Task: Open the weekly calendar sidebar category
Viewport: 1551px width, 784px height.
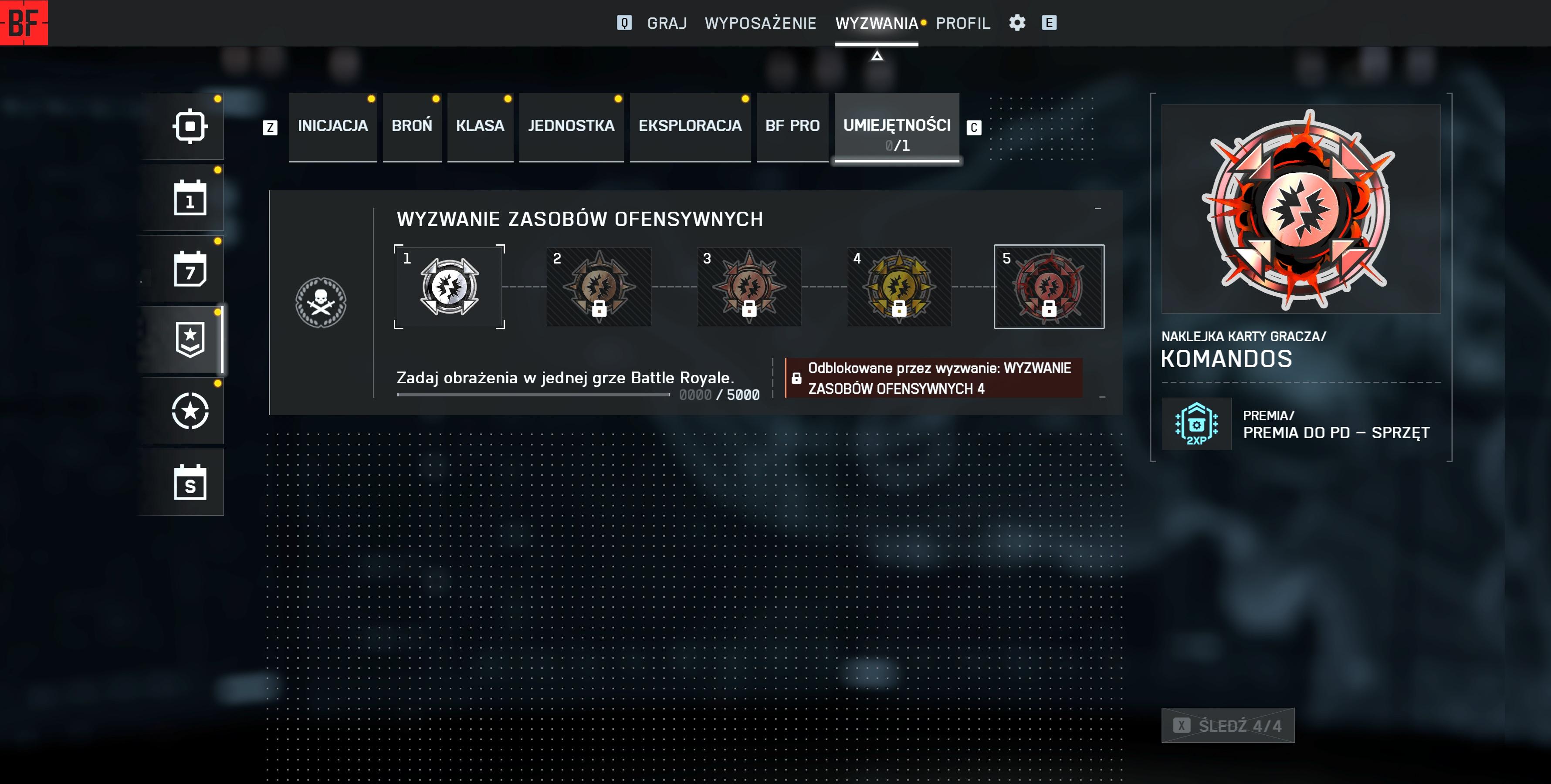Action: tap(190, 269)
